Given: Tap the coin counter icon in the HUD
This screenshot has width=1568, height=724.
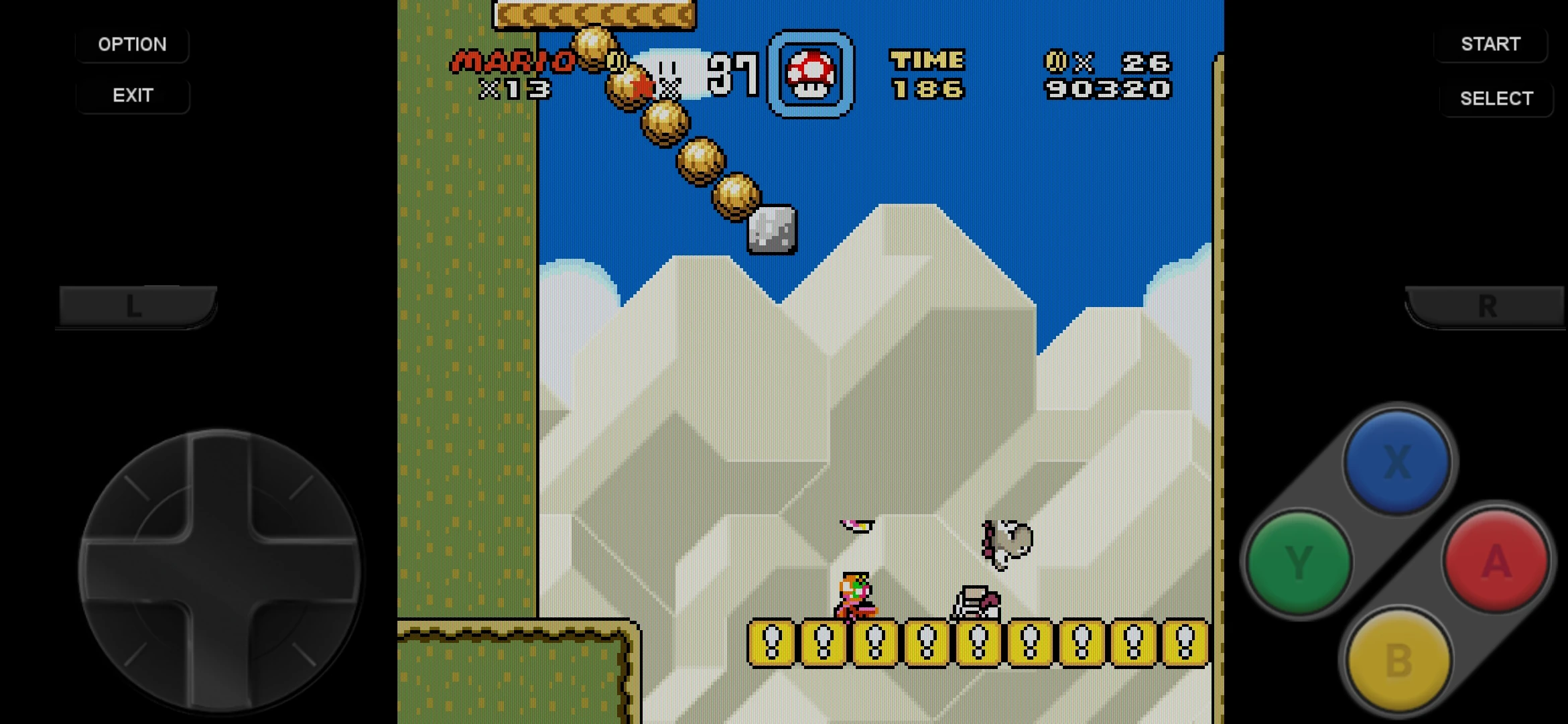Looking at the screenshot, I should point(1055,62).
